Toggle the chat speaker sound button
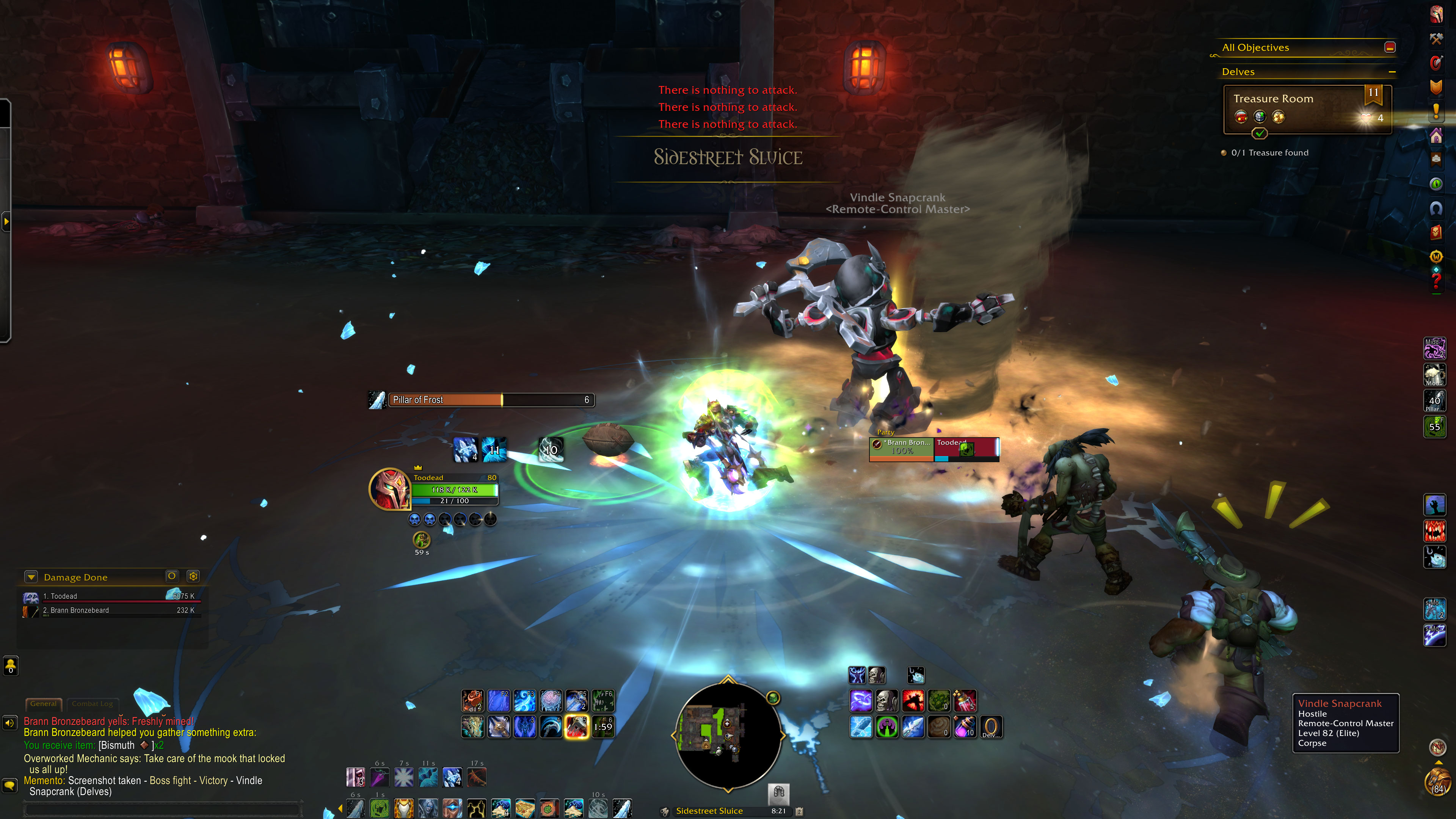 9,723
